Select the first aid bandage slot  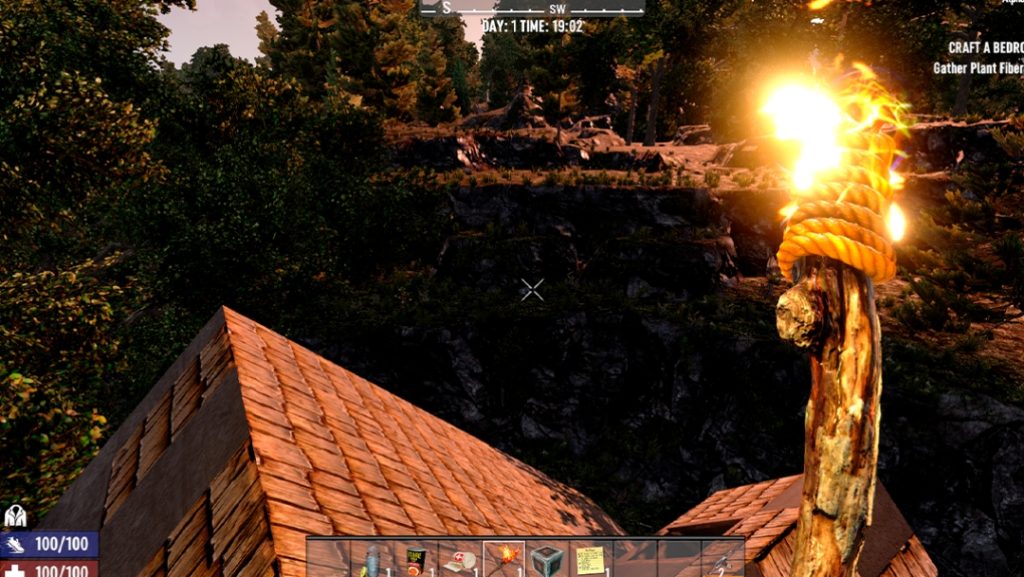tap(460, 559)
